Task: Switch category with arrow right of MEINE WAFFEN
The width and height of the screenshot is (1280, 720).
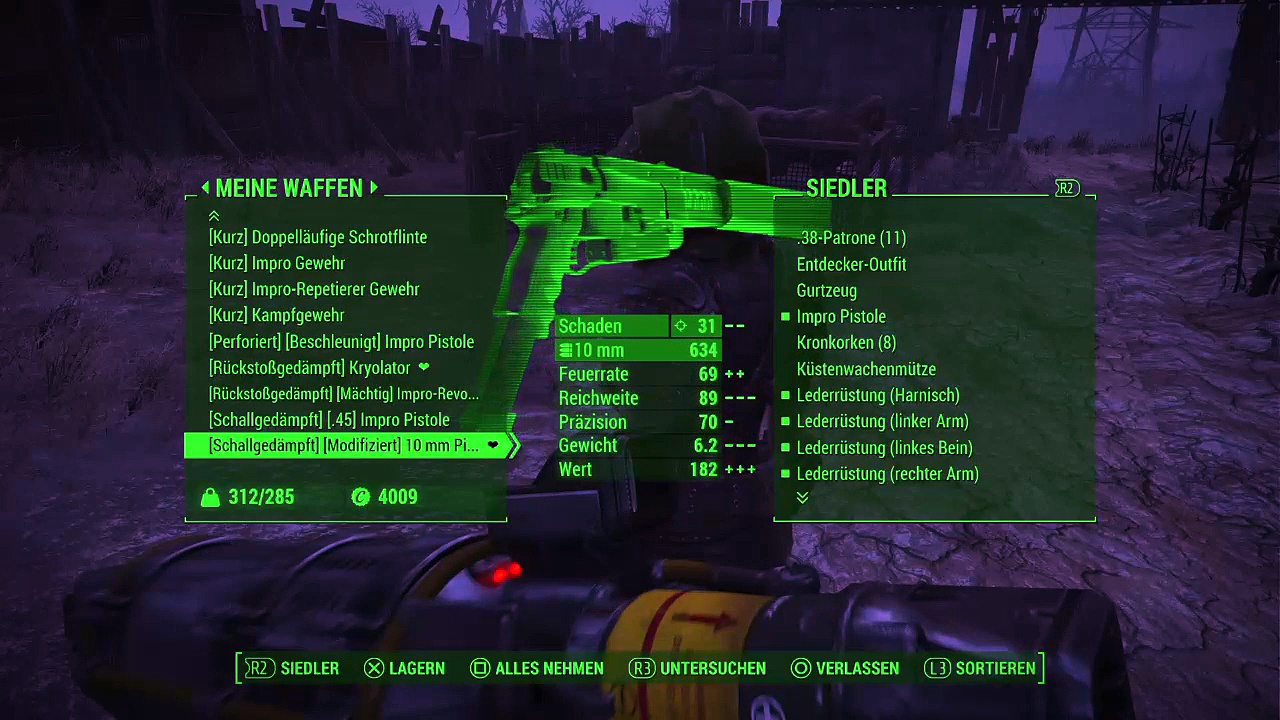Action: [x=374, y=188]
